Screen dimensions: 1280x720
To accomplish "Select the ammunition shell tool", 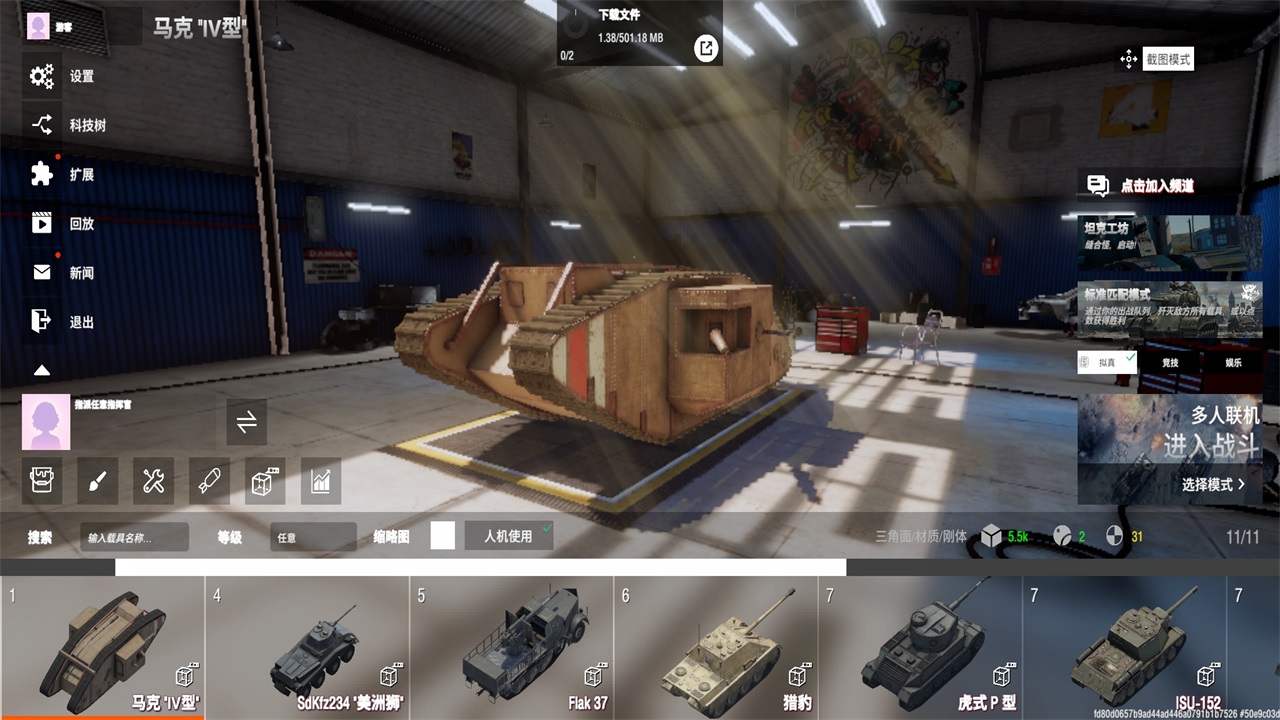I will coord(209,480).
